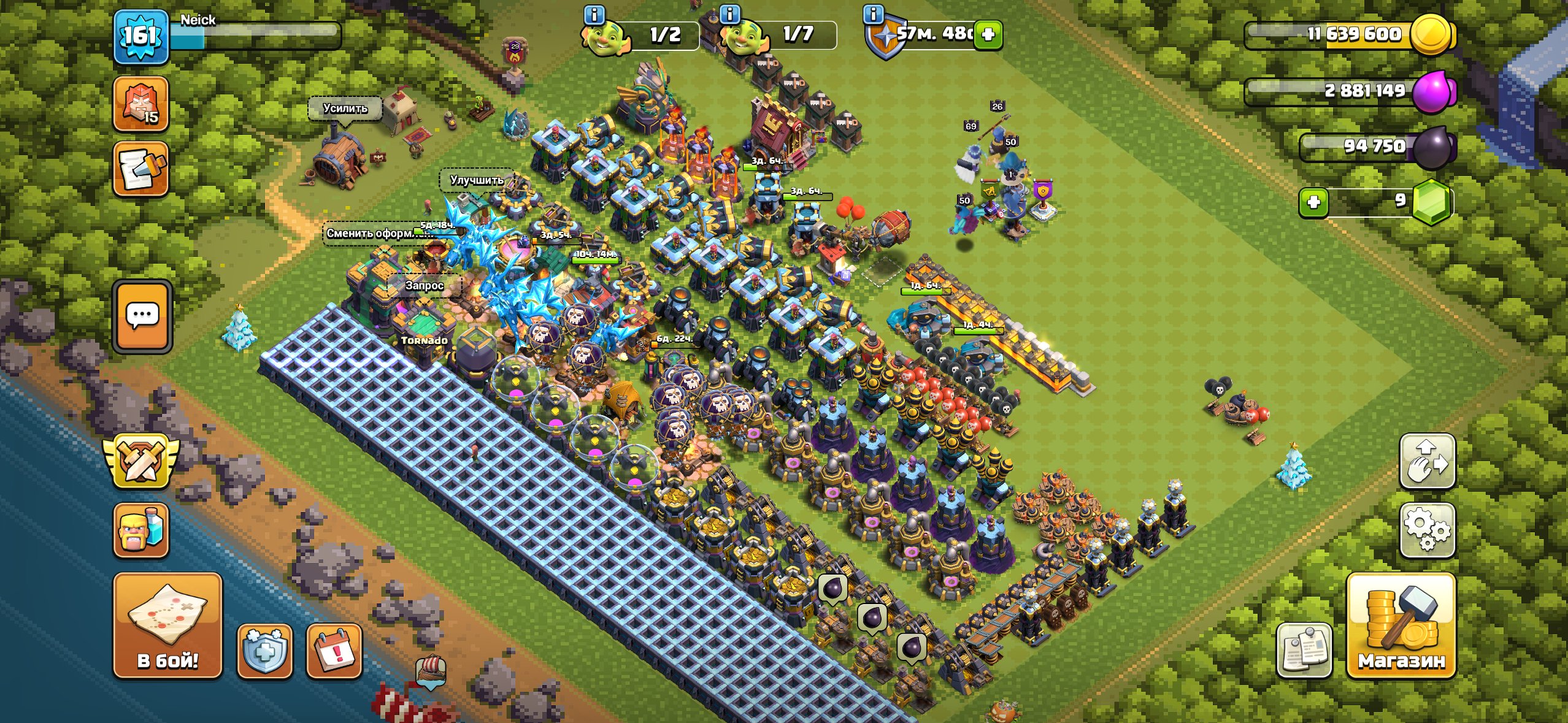Open the player level 161 profile
Viewport: 1568px width, 723px height.
pyautogui.click(x=140, y=36)
